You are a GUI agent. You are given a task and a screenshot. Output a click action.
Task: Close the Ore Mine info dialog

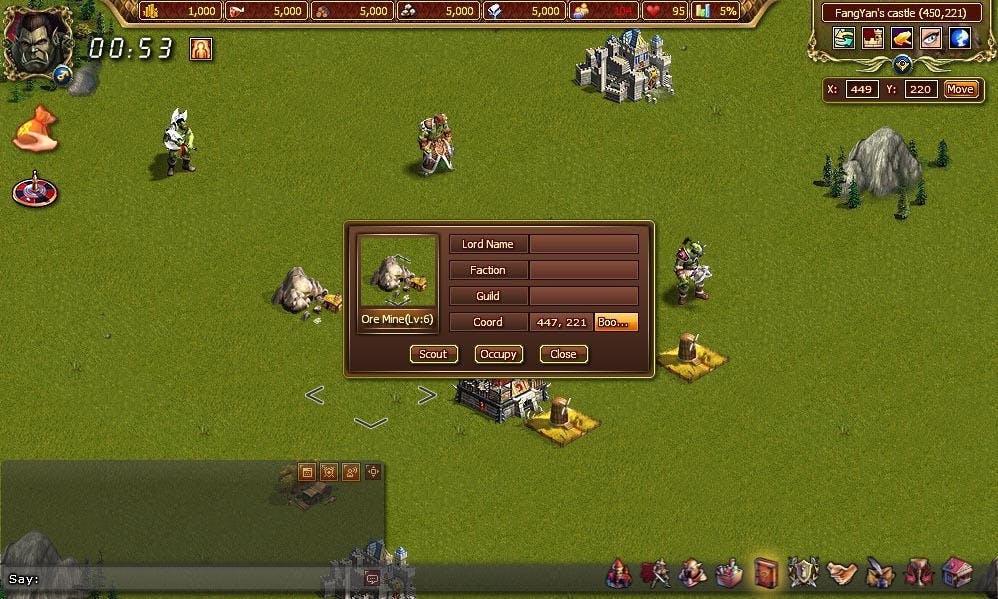(x=563, y=354)
